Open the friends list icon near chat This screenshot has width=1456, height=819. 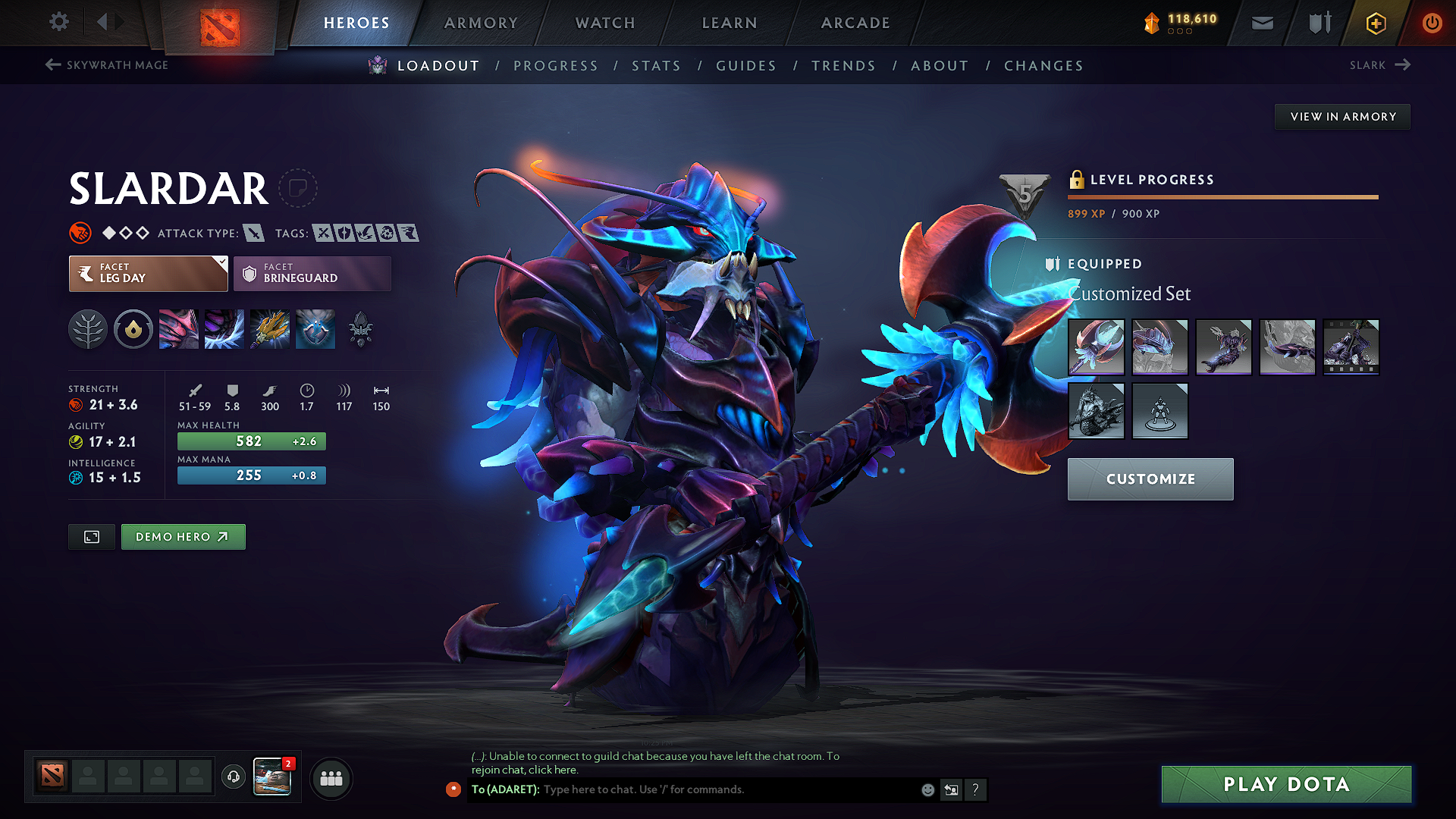331,778
